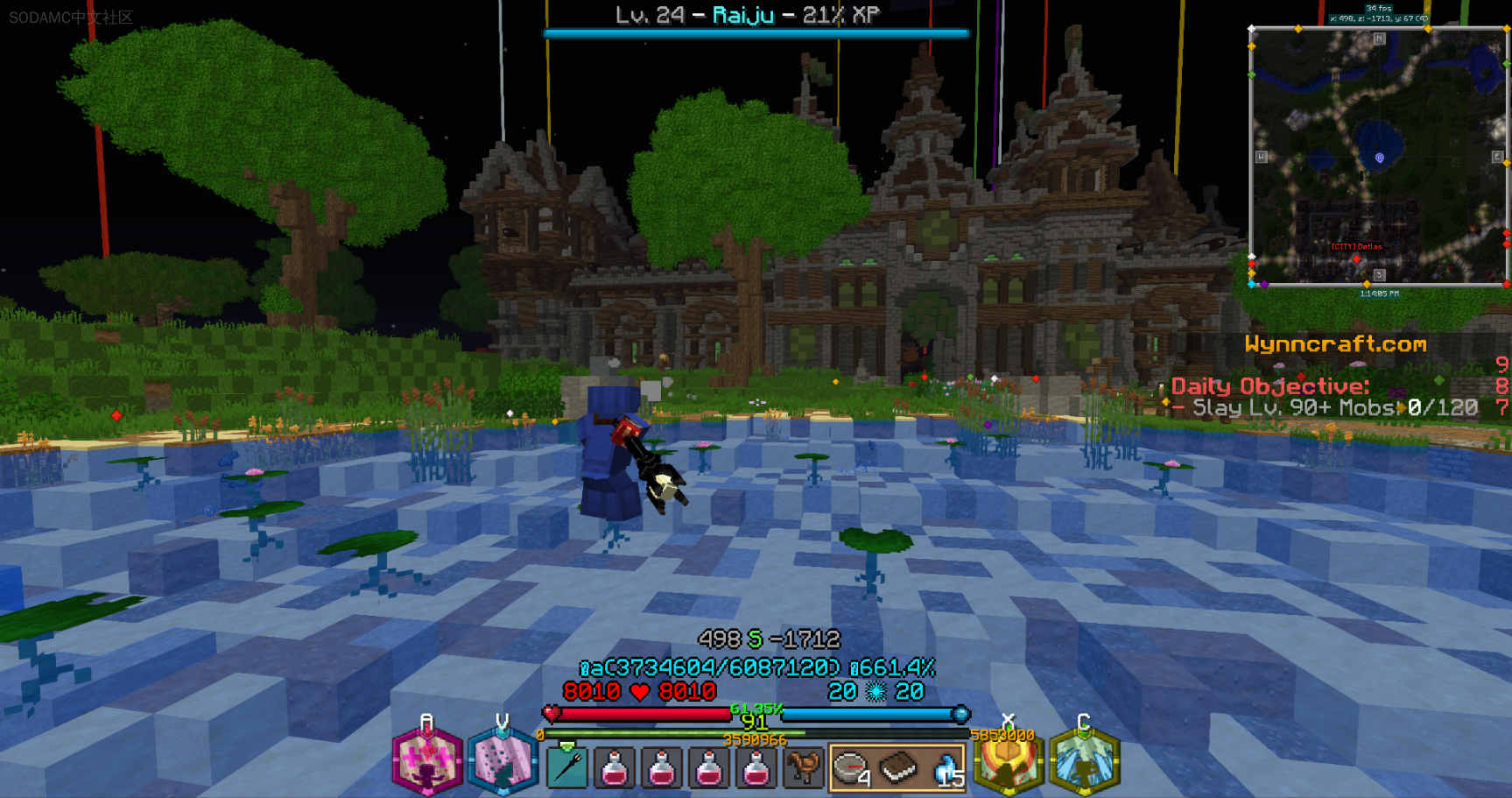Select the brown horse hotbar slot
The width and height of the screenshot is (1512, 798).
click(x=803, y=768)
